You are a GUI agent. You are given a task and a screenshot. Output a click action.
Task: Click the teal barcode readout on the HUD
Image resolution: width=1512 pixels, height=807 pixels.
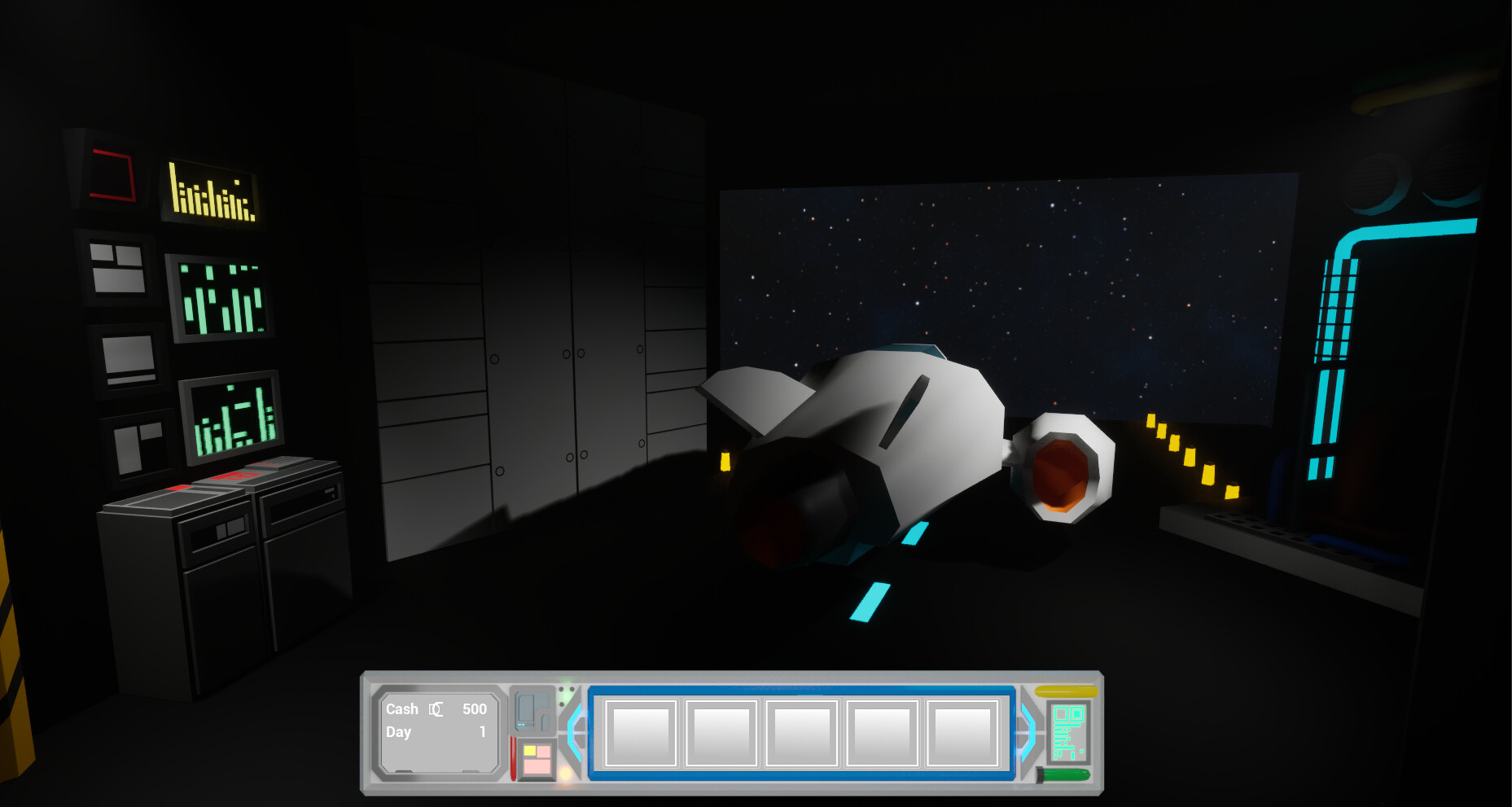point(1069,734)
